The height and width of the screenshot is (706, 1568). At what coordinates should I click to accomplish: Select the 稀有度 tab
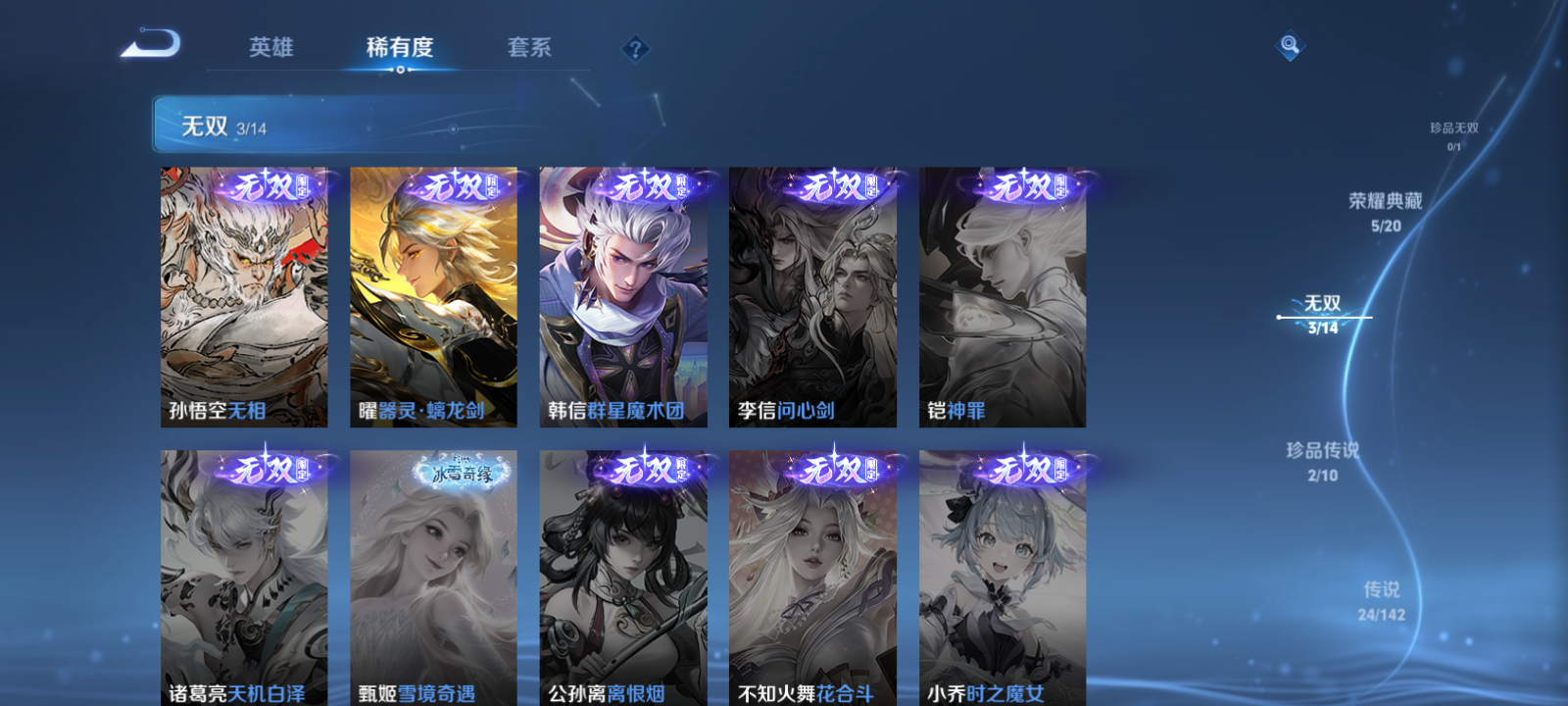[x=401, y=47]
